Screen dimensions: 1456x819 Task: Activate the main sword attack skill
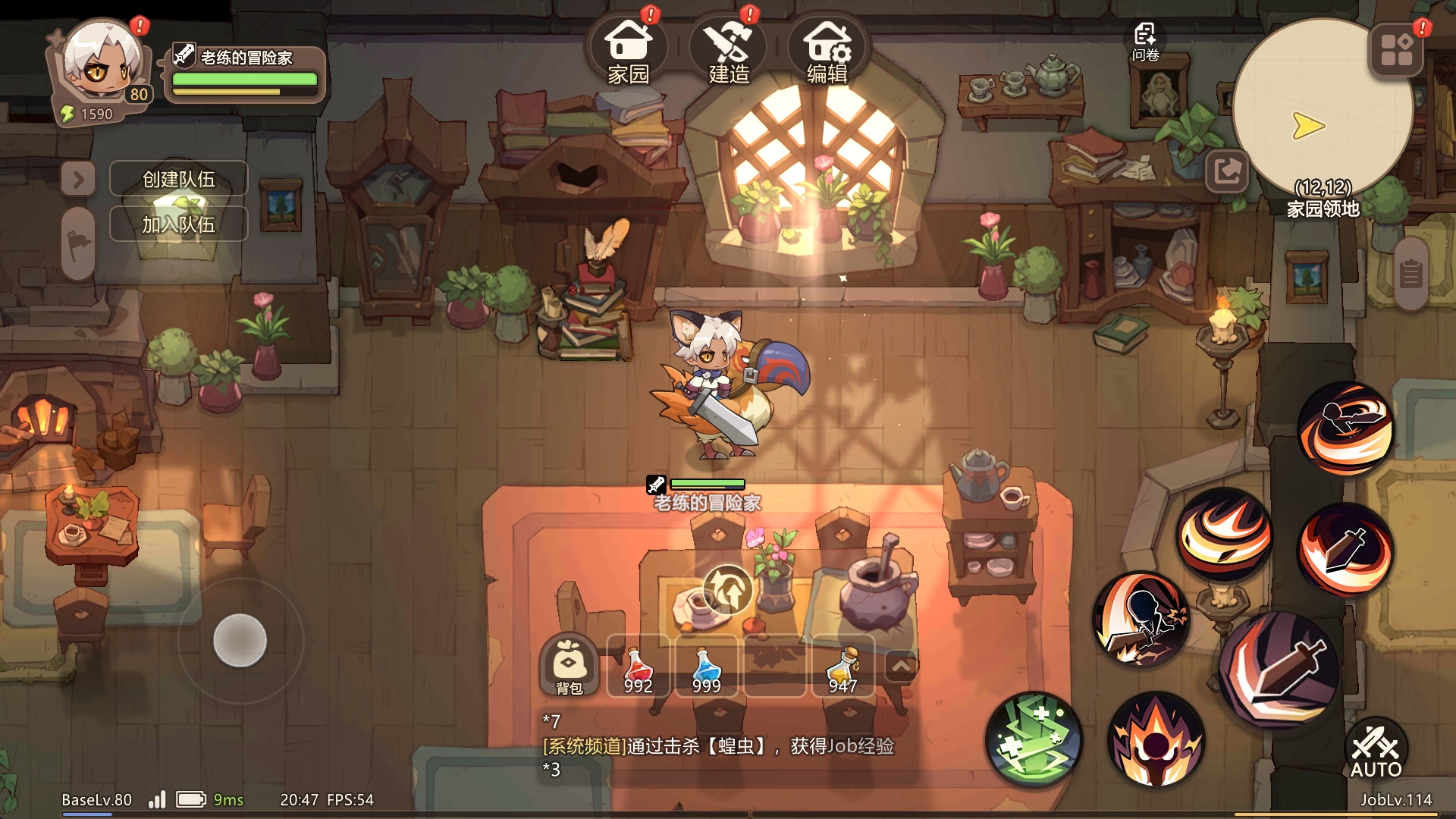[x=1279, y=669]
